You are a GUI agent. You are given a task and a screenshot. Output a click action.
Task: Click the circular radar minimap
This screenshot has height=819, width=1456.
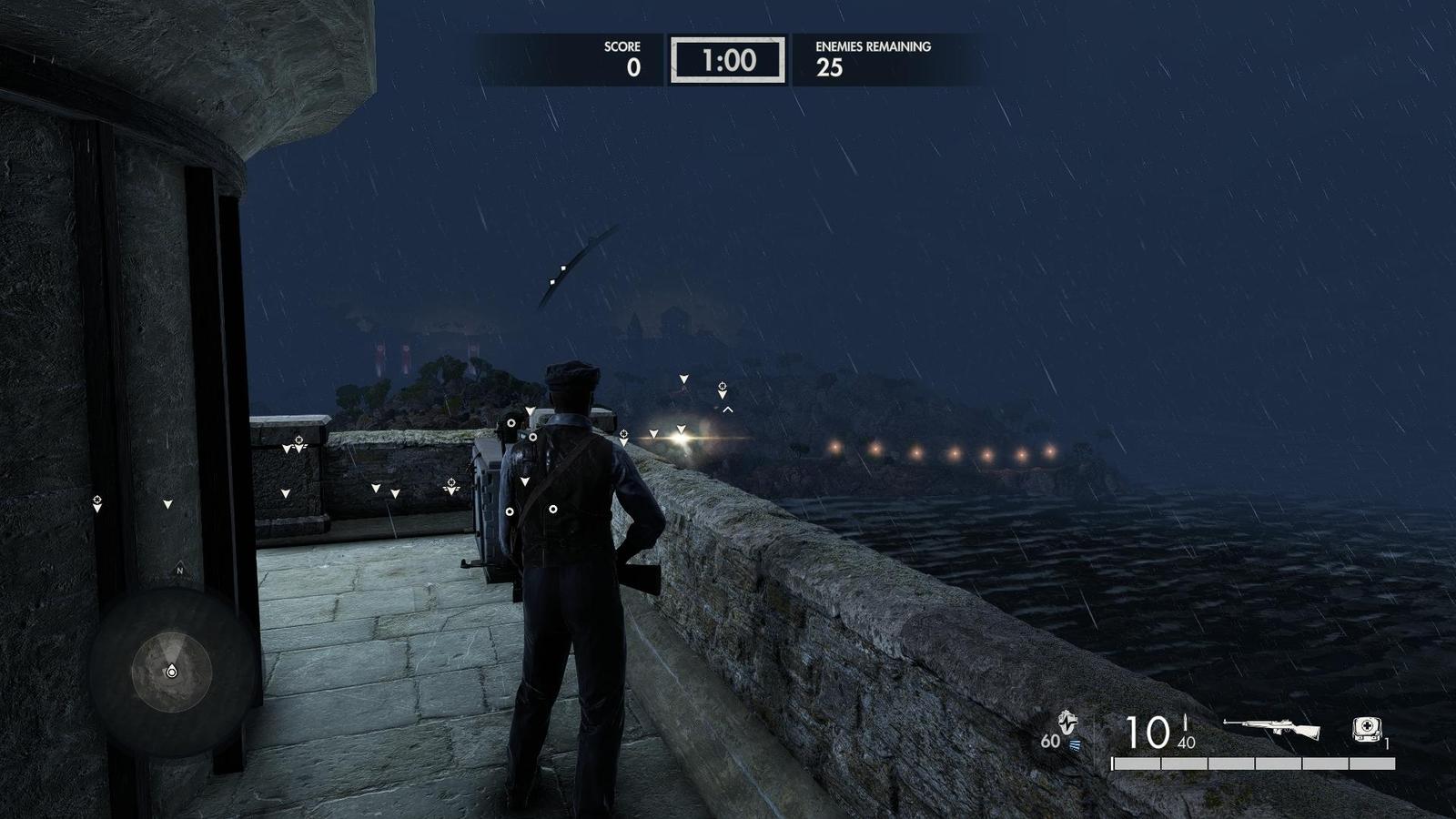[x=171, y=672]
